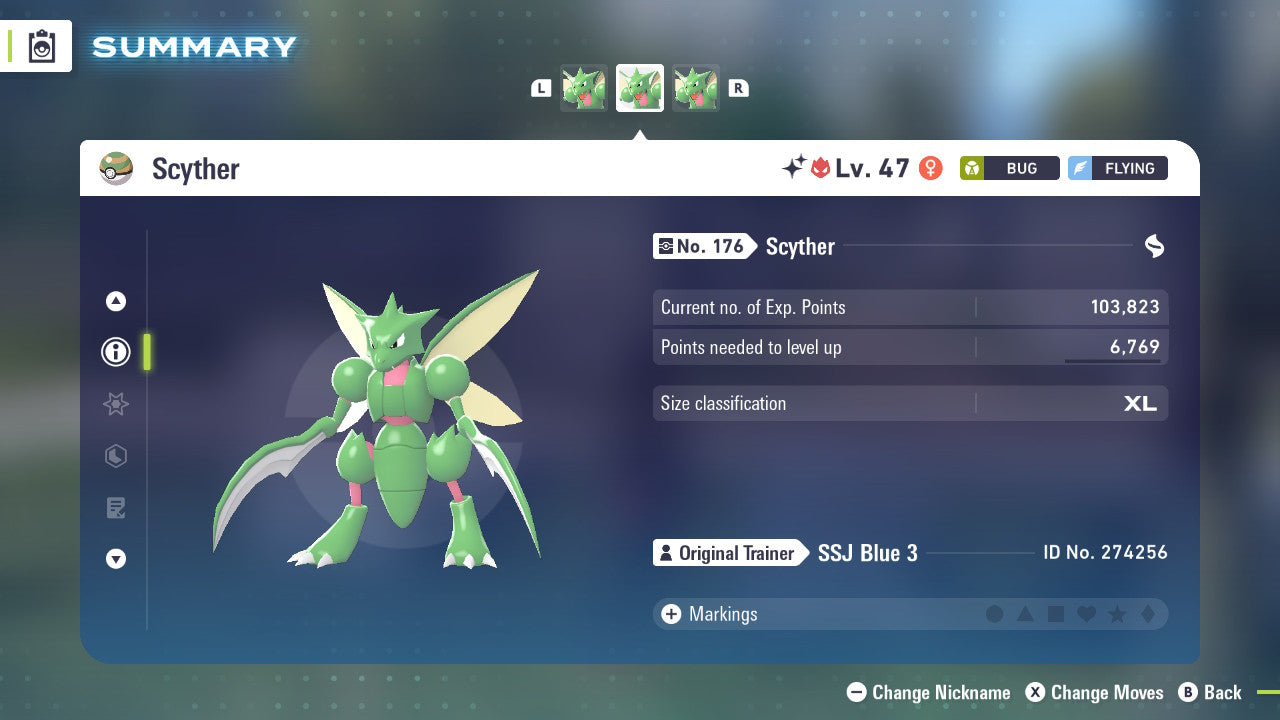Click the up arrow to previous page

(x=116, y=301)
